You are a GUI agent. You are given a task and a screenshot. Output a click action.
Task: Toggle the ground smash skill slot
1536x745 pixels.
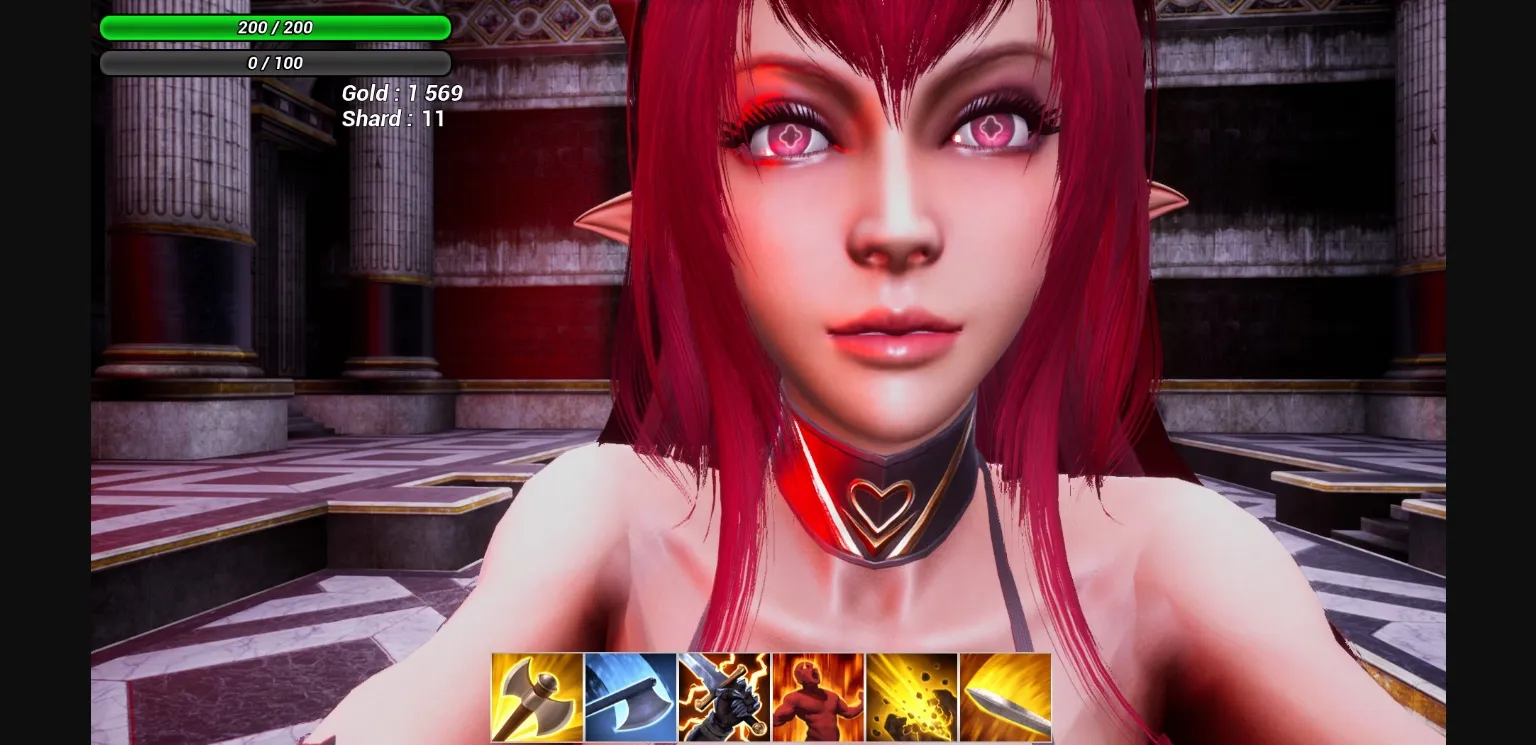(x=912, y=697)
